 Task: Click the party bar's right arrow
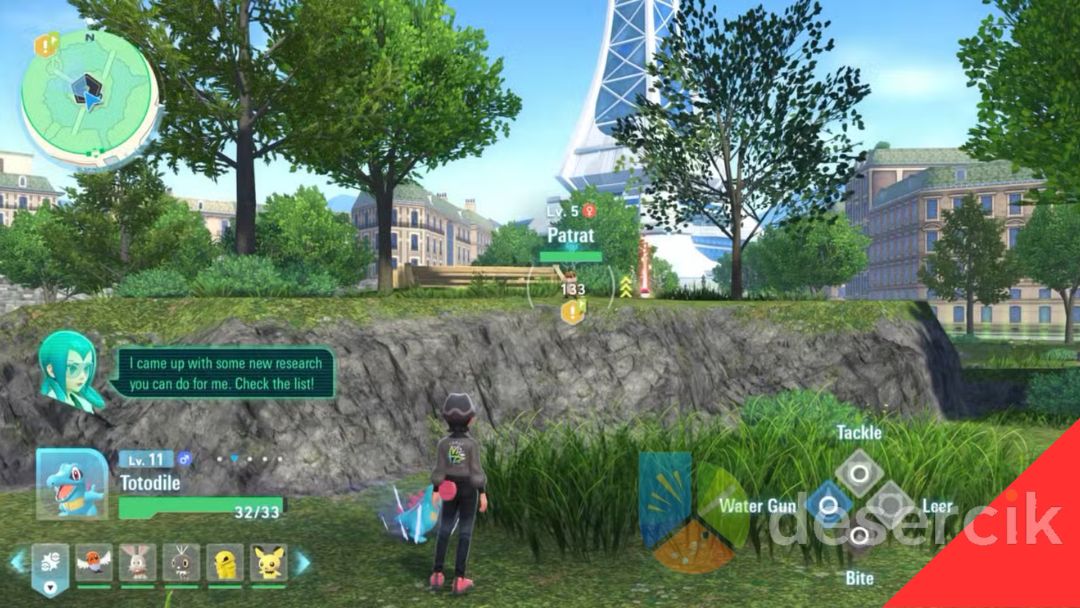pos(301,562)
